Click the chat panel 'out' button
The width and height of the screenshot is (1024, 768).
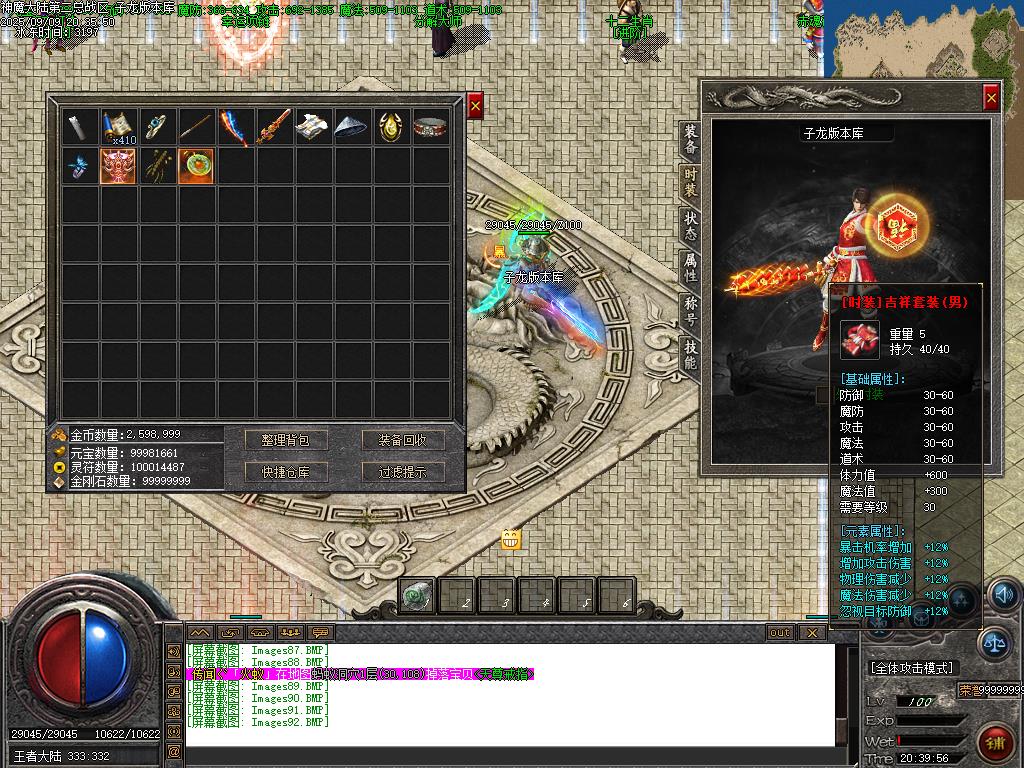780,632
